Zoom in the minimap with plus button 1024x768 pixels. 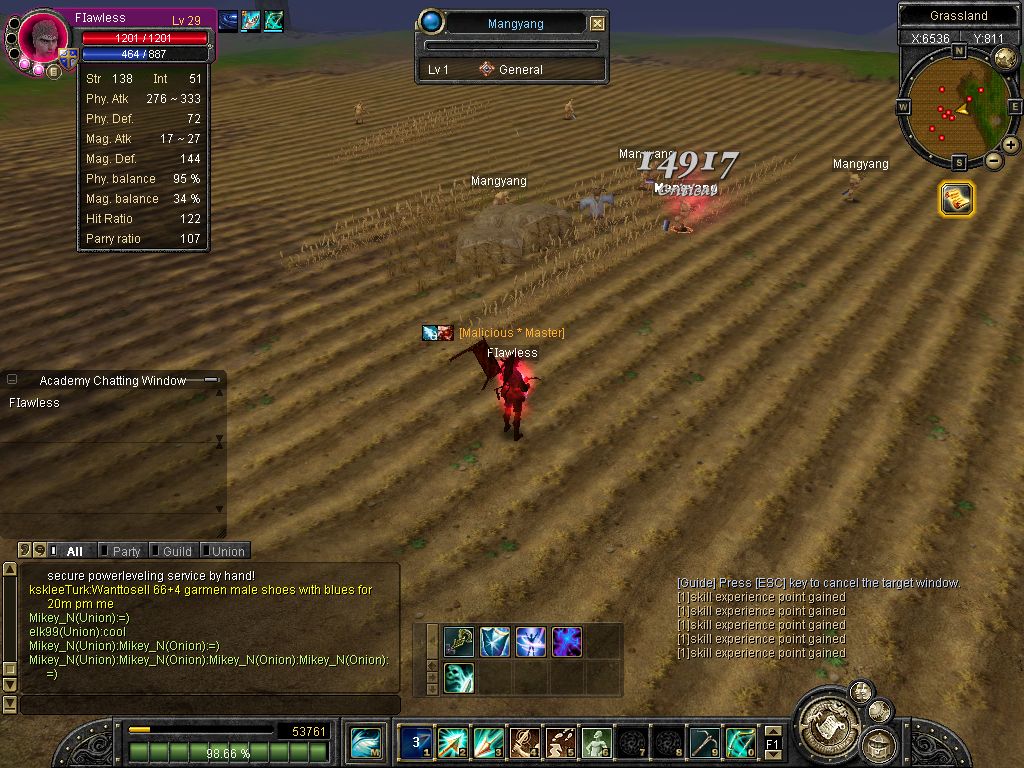[x=1011, y=145]
